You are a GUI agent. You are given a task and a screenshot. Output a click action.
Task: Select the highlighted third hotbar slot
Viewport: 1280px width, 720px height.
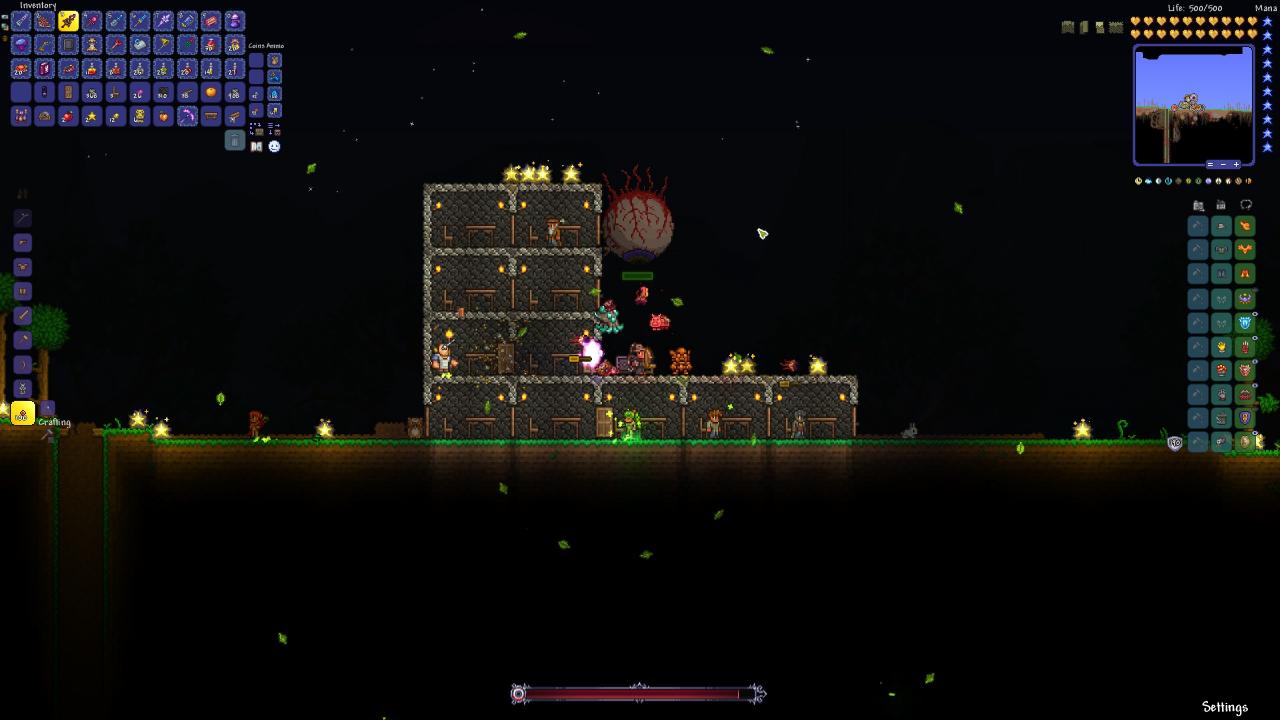coord(68,21)
